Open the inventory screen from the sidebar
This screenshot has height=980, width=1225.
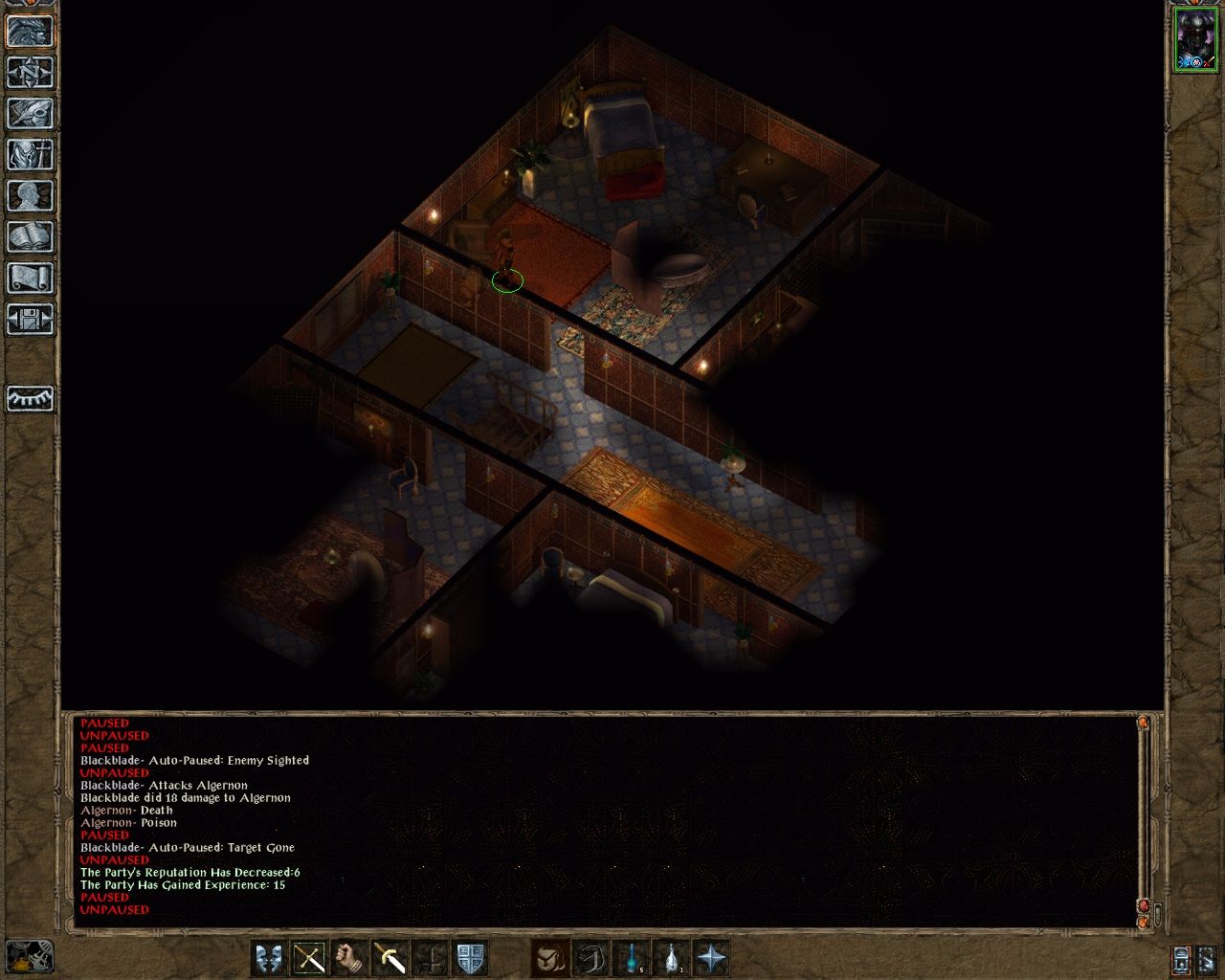pos(30,154)
